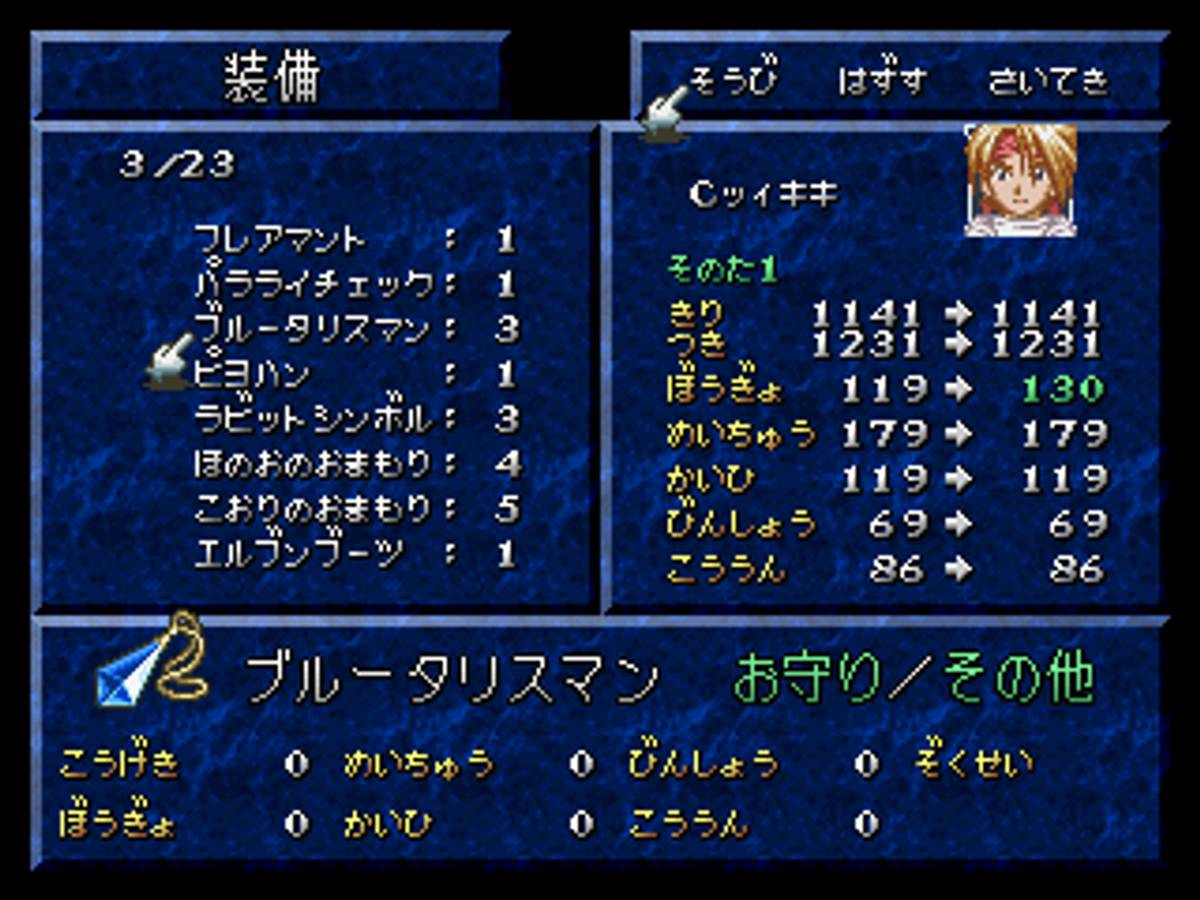Choose the はずす (Remove) command
Image resolution: width=1200 pixels, height=900 pixels.
pos(882,81)
